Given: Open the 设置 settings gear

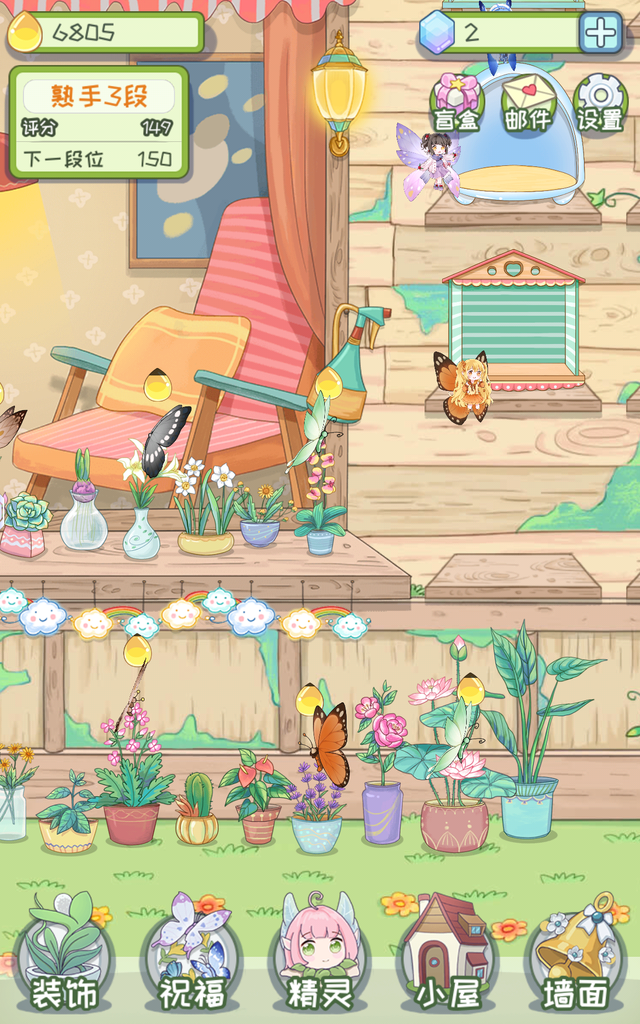Looking at the screenshot, I should 600,105.
